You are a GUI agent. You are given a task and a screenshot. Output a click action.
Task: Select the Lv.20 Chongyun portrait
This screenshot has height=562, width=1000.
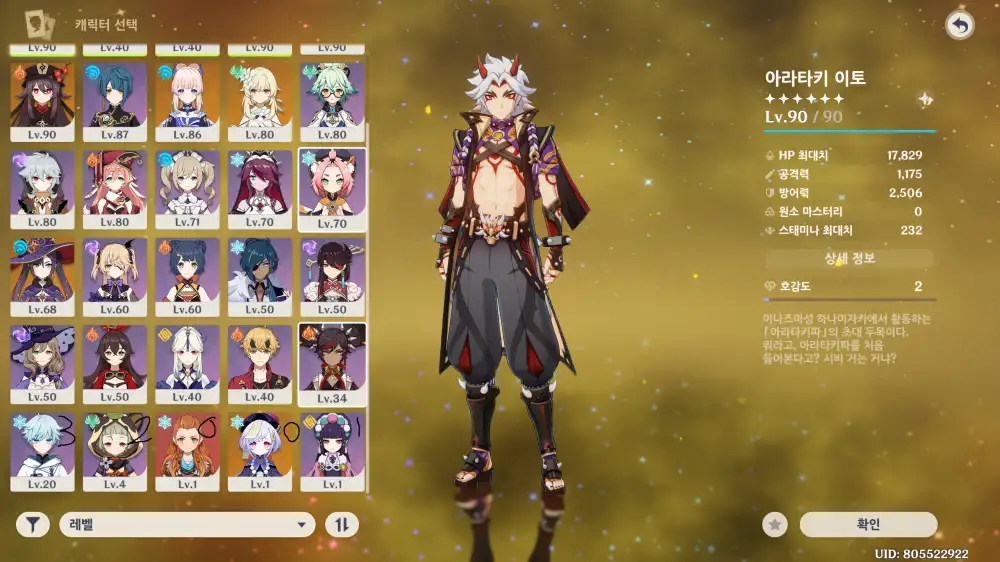click(42, 451)
